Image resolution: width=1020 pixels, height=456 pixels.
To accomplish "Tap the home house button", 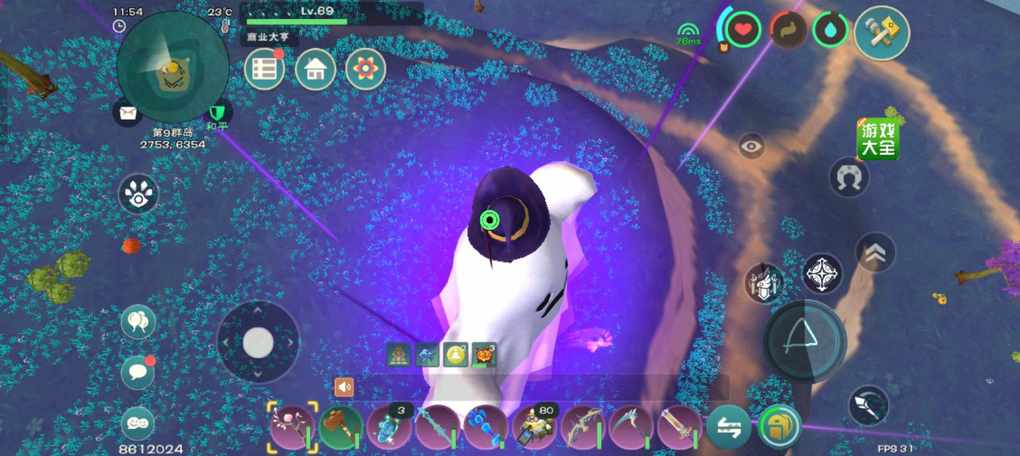I will [315, 69].
